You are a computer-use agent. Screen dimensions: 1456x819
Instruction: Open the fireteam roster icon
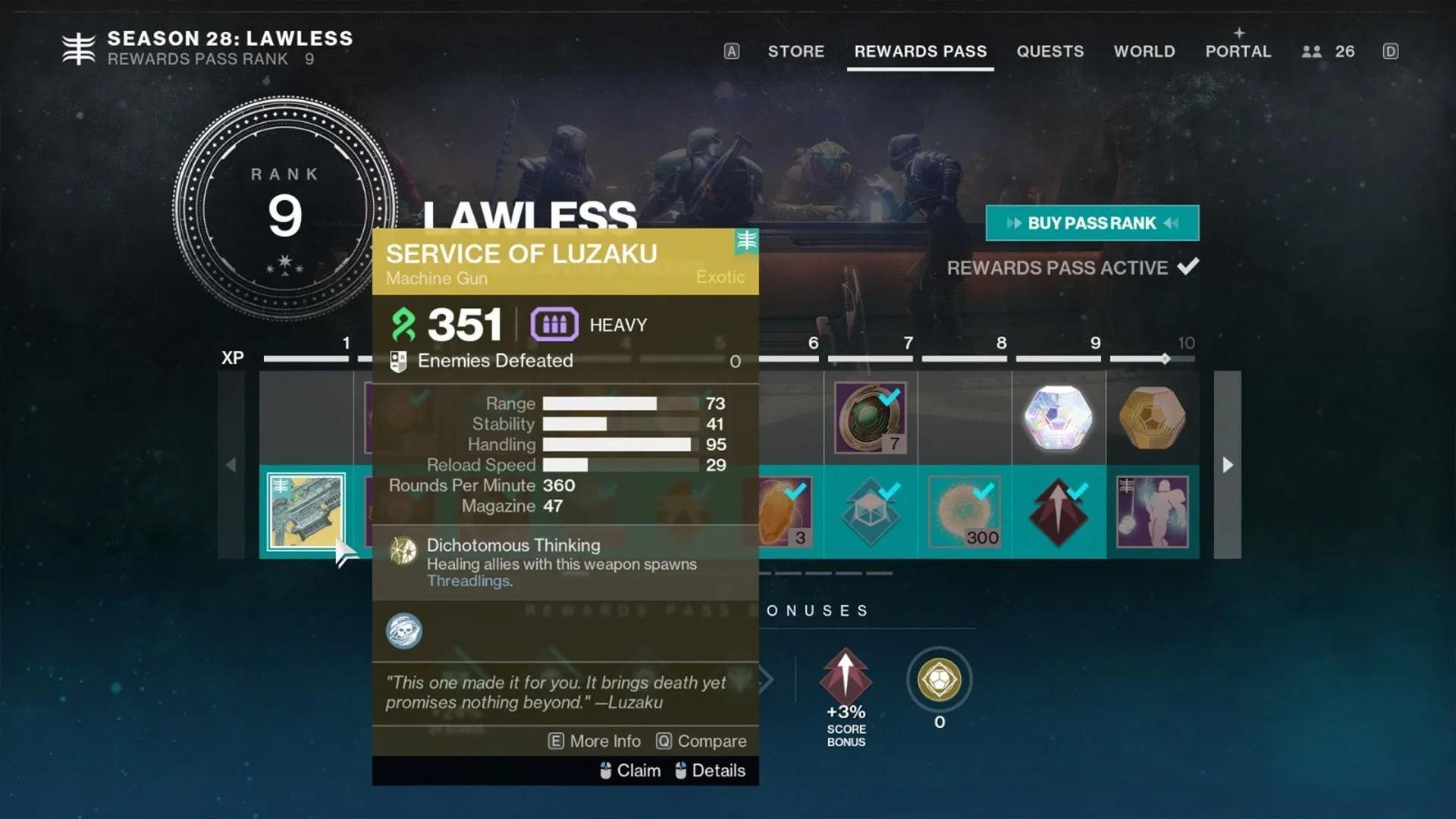pyautogui.click(x=1312, y=52)
